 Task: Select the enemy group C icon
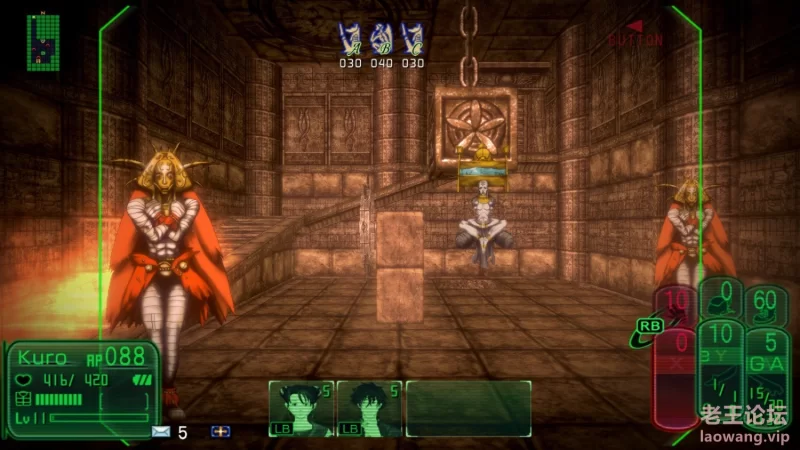[412, 38]
